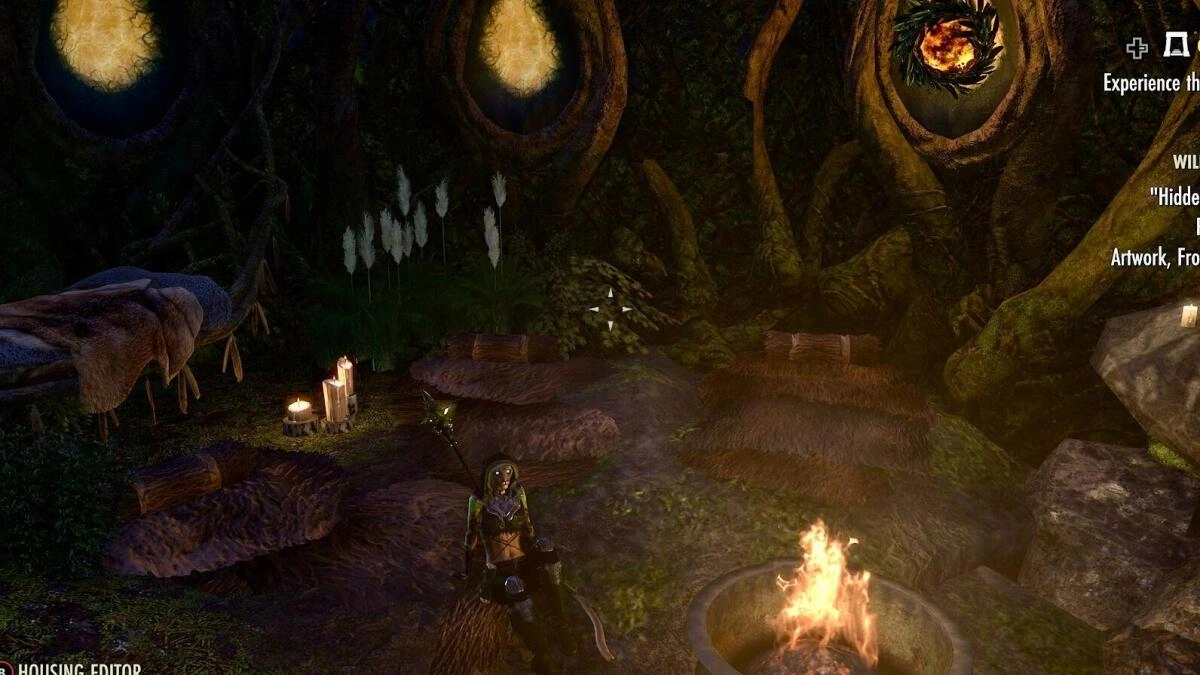Image resolution: width=1200 pixels, height=675 pixels.
Task: Click the white archway quest icon
Action: 1174,45
